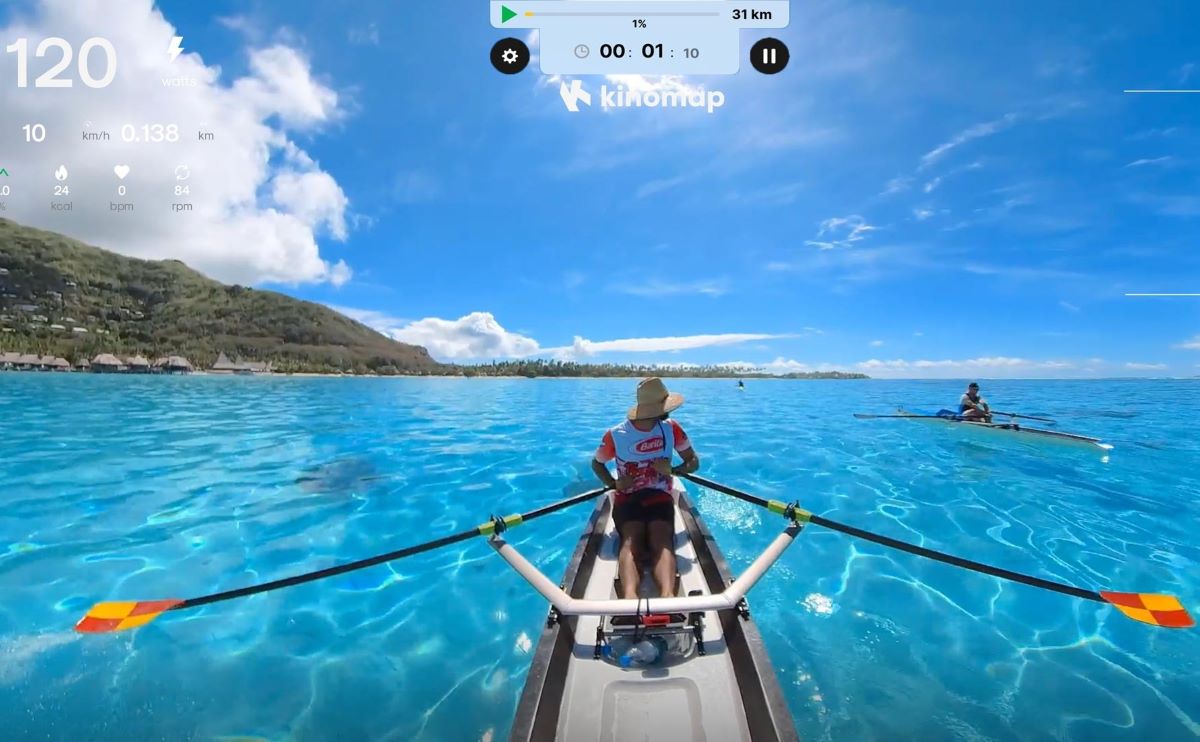
Task: Pause the rowing workout
Action: (769, 56)
